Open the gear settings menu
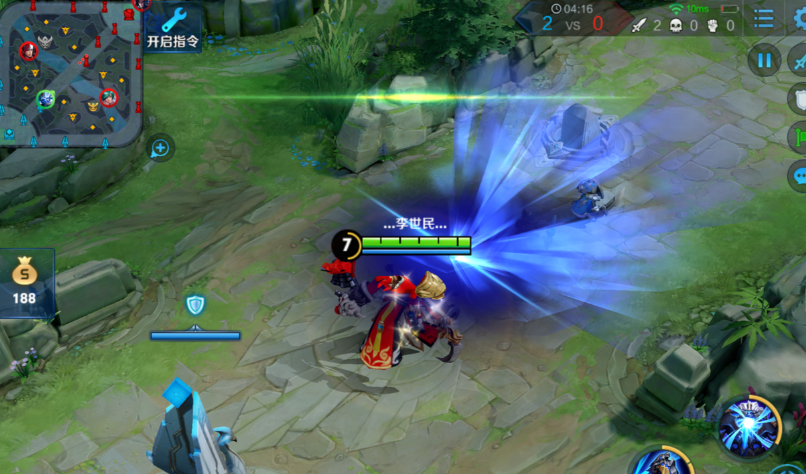Screen dimensions: 806x474 coord(798,18)
